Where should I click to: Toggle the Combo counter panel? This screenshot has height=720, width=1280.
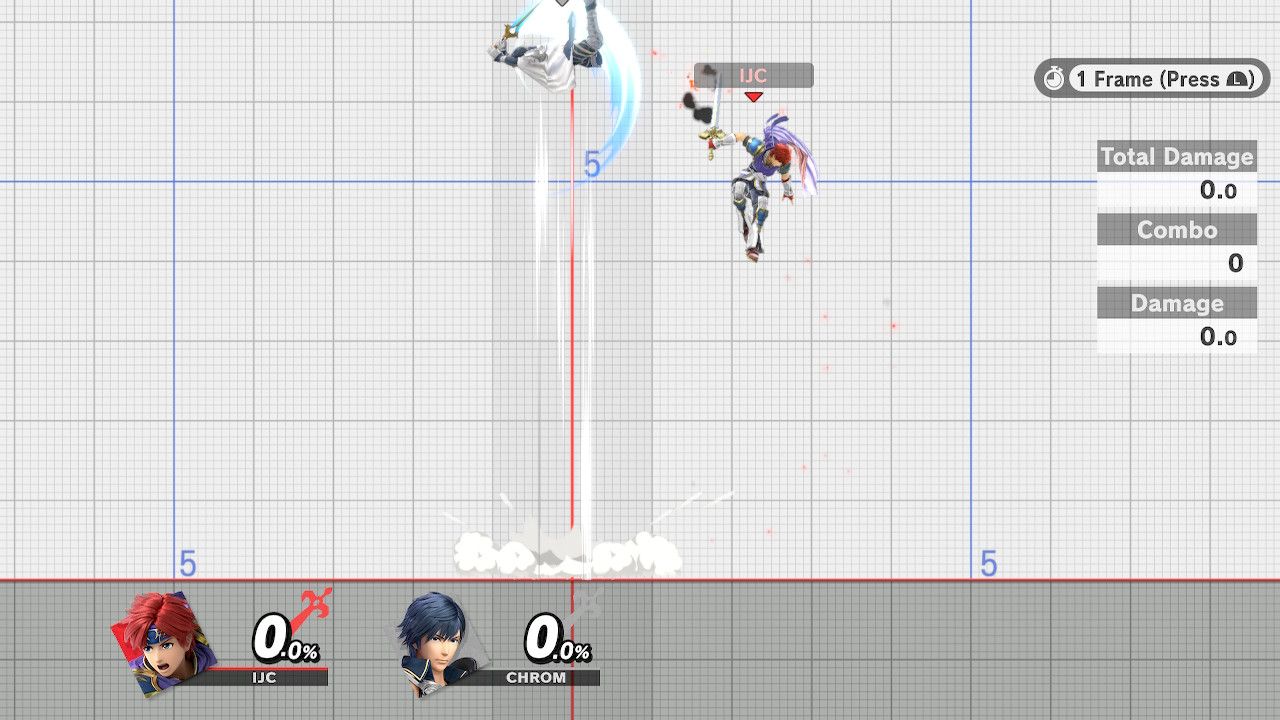click(1177, 230)
